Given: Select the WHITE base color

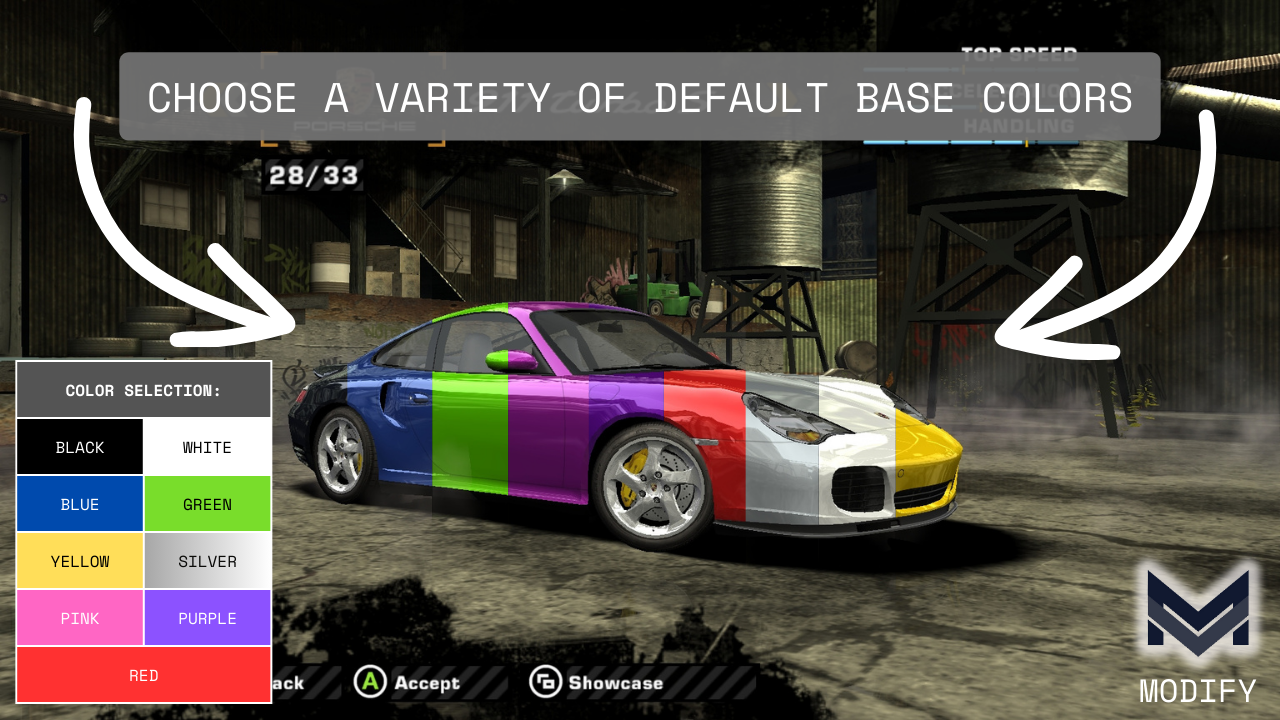Looking at the screenshot, I should [207, 447].
